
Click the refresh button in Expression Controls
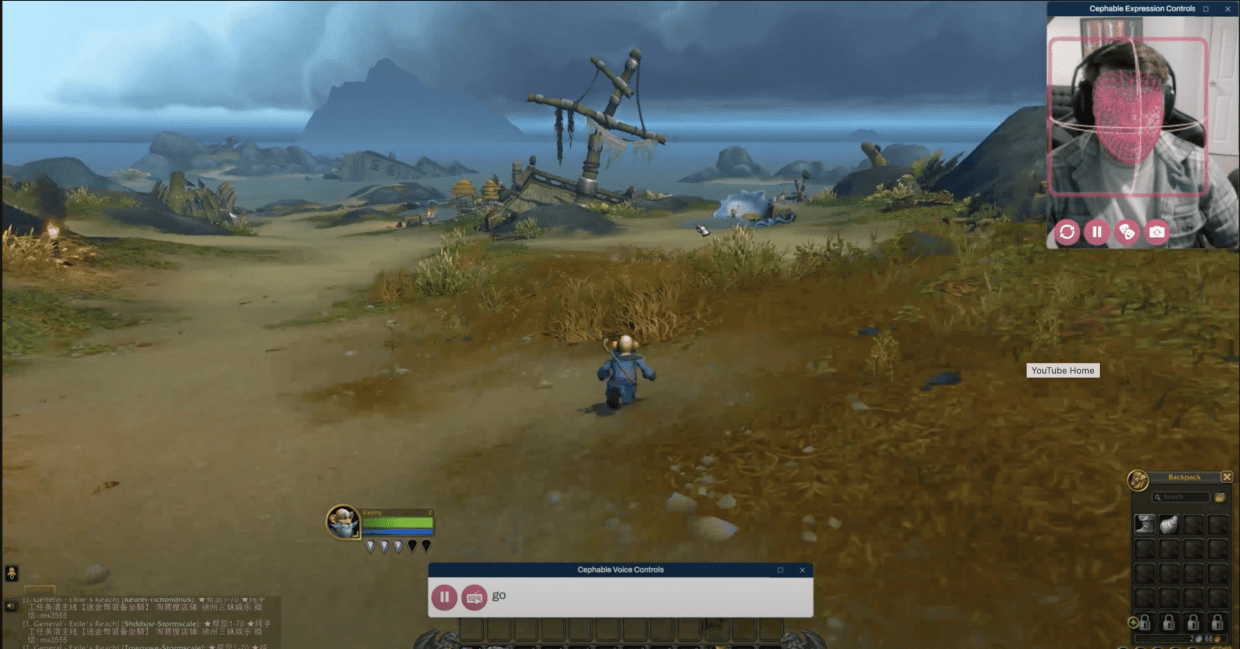point(1067,232)
